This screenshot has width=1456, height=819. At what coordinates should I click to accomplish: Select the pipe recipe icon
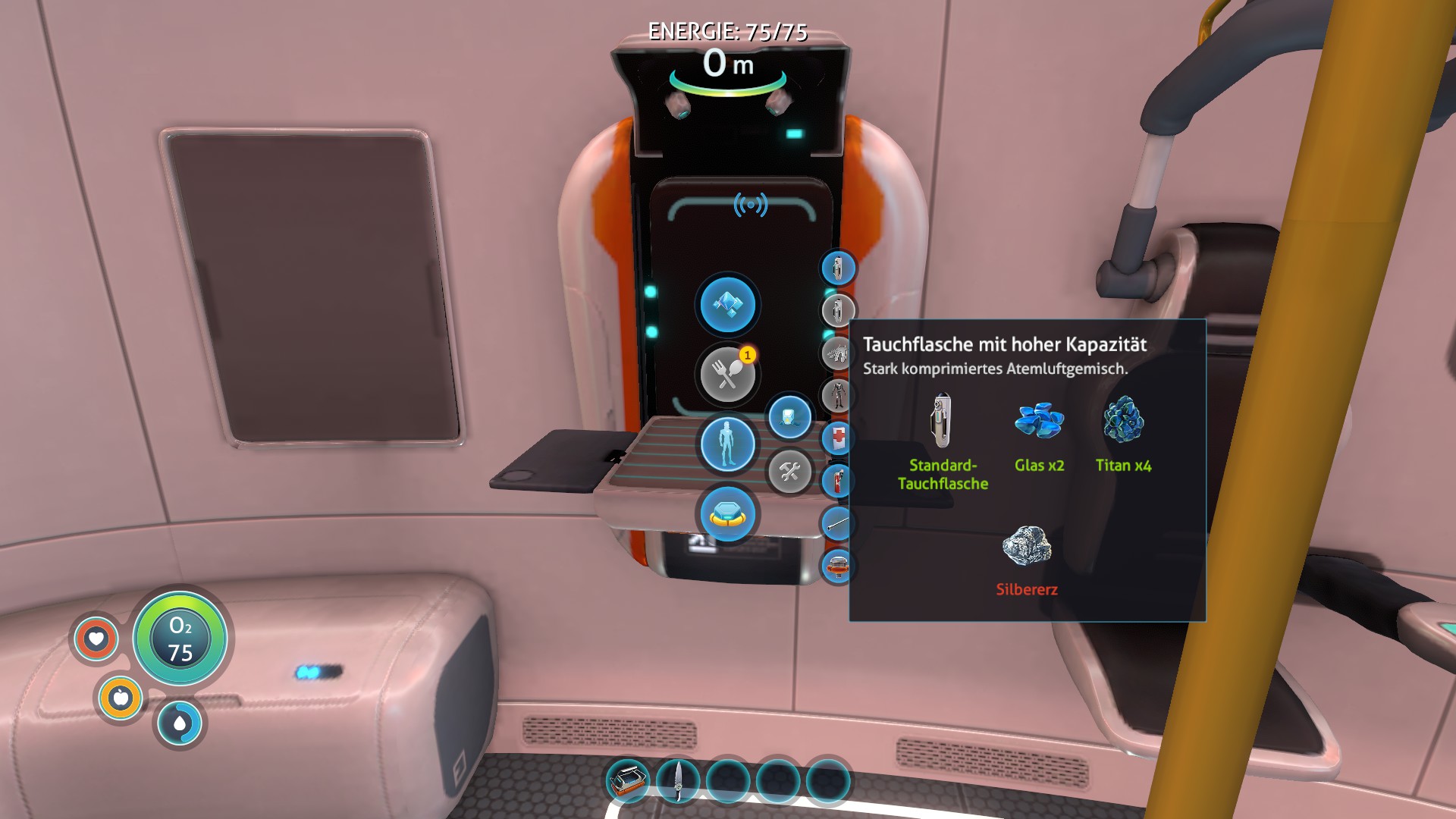point(838,523)
